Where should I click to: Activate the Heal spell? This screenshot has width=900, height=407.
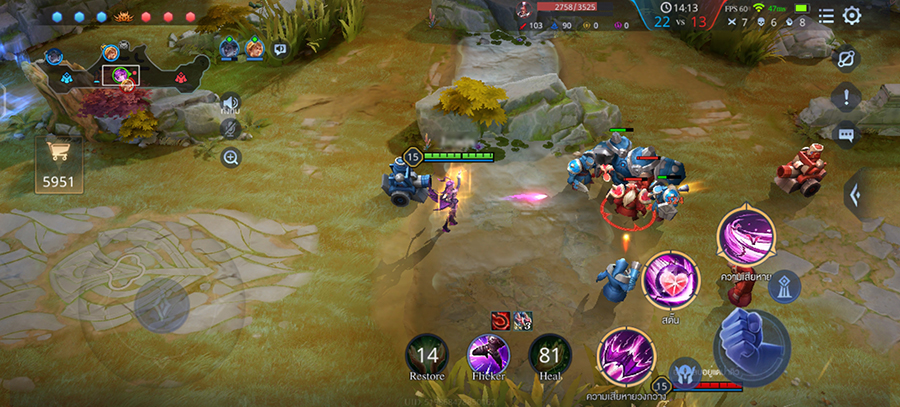click(550, 355)
